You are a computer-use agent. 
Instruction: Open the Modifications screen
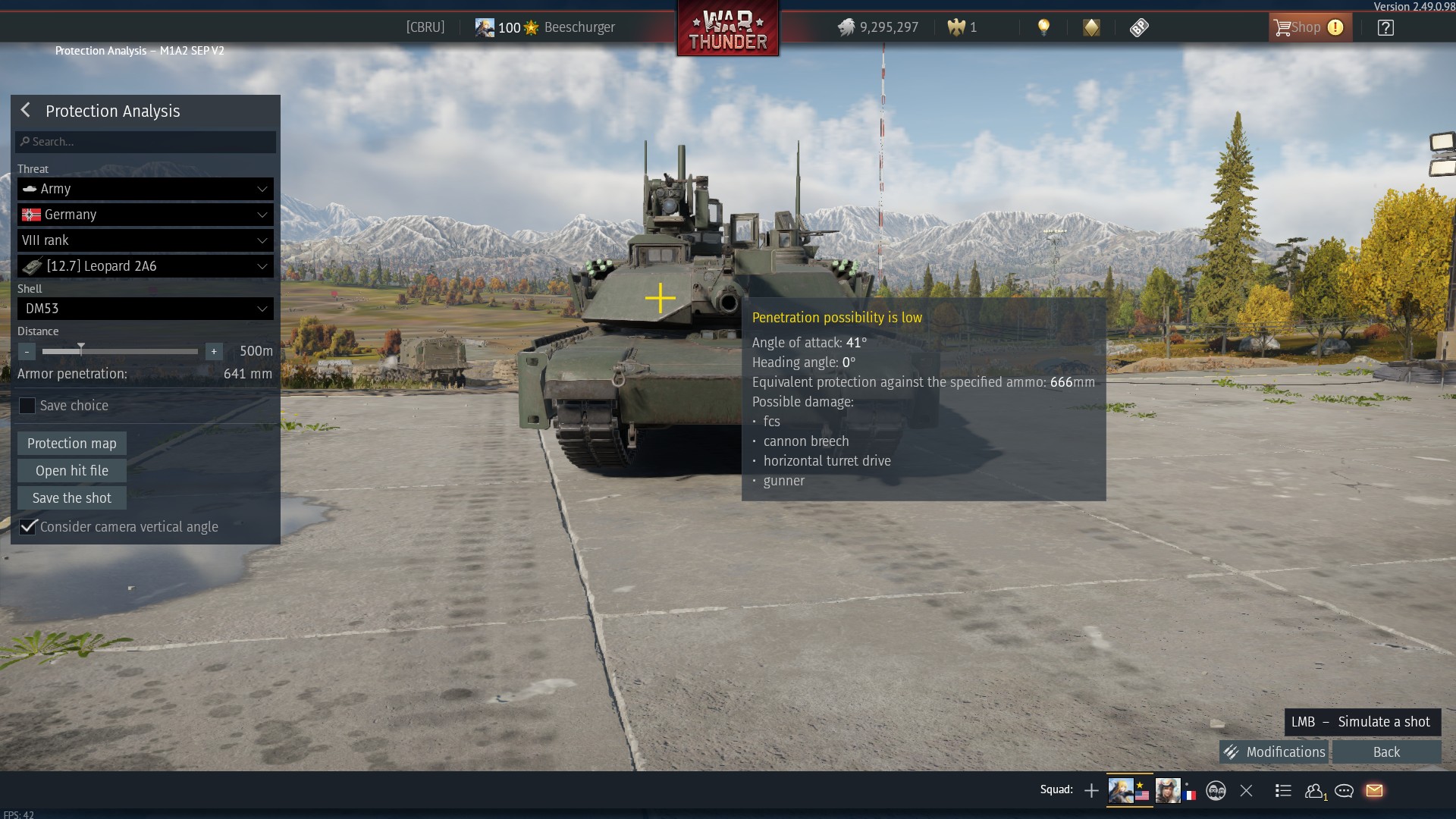coord(1274,752)
